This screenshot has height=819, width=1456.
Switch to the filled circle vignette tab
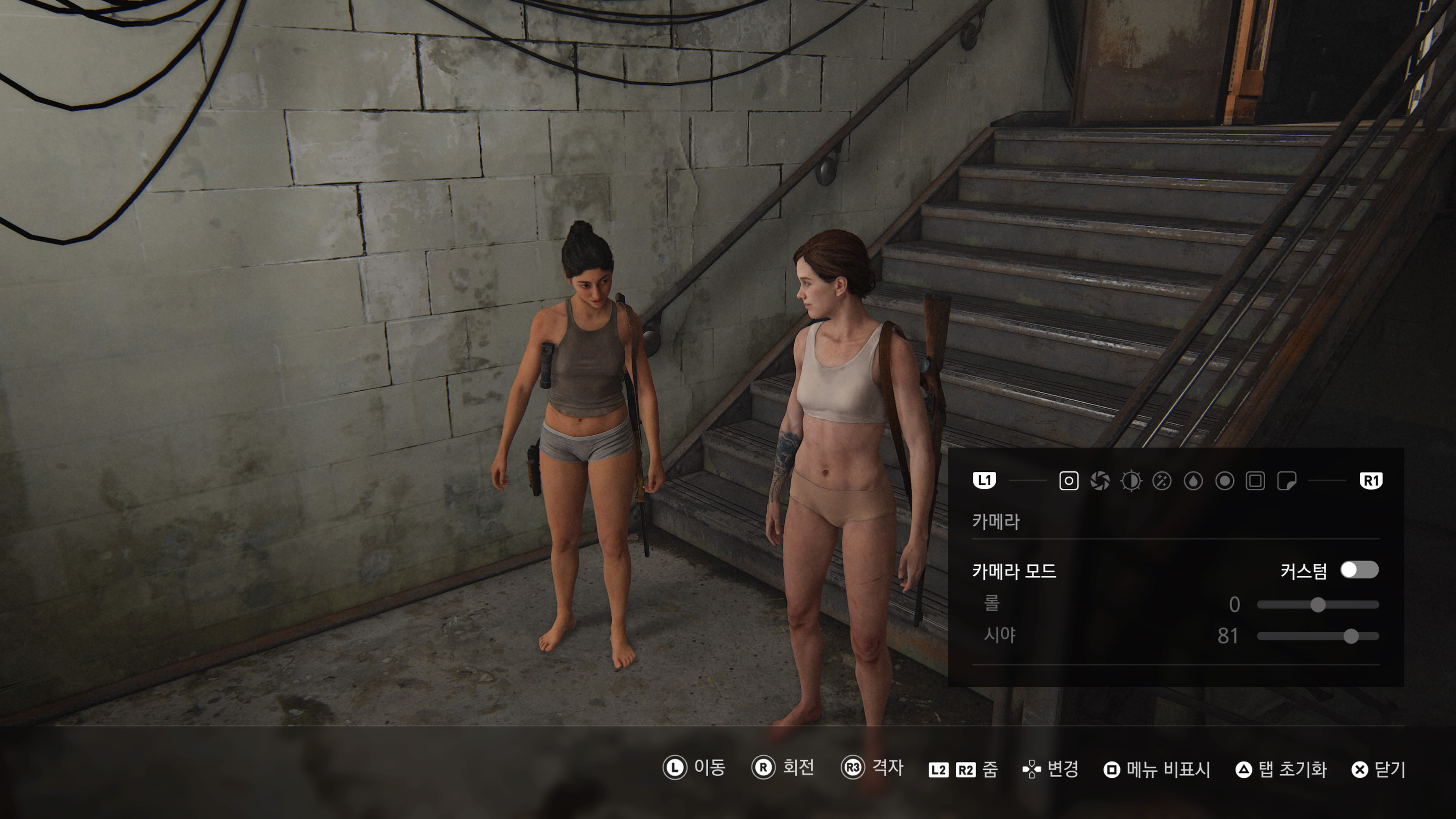(x=1224, y=481)
